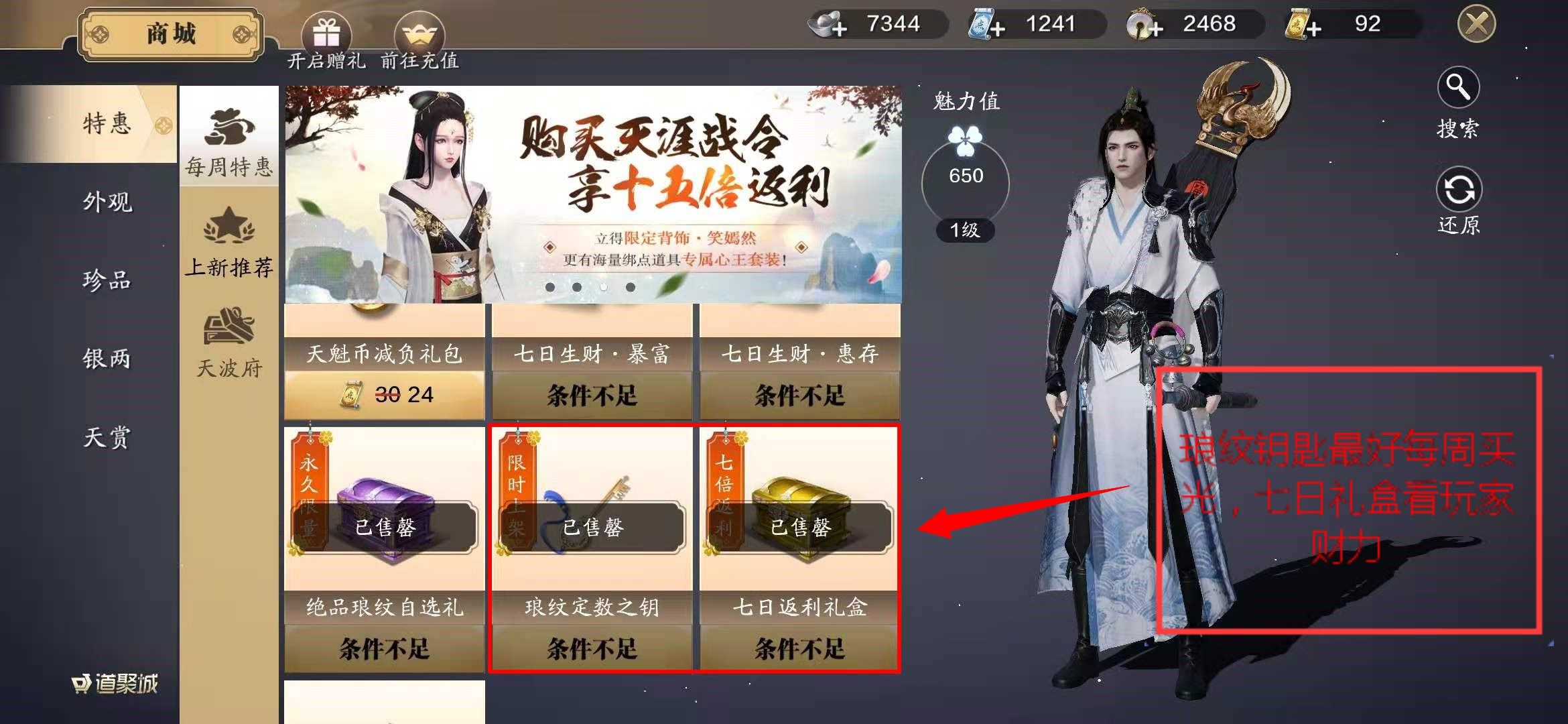1568x724 pixels.
Task: Click 条件不足 under 七日返利礼盒
Action: [x=799, y=649]
